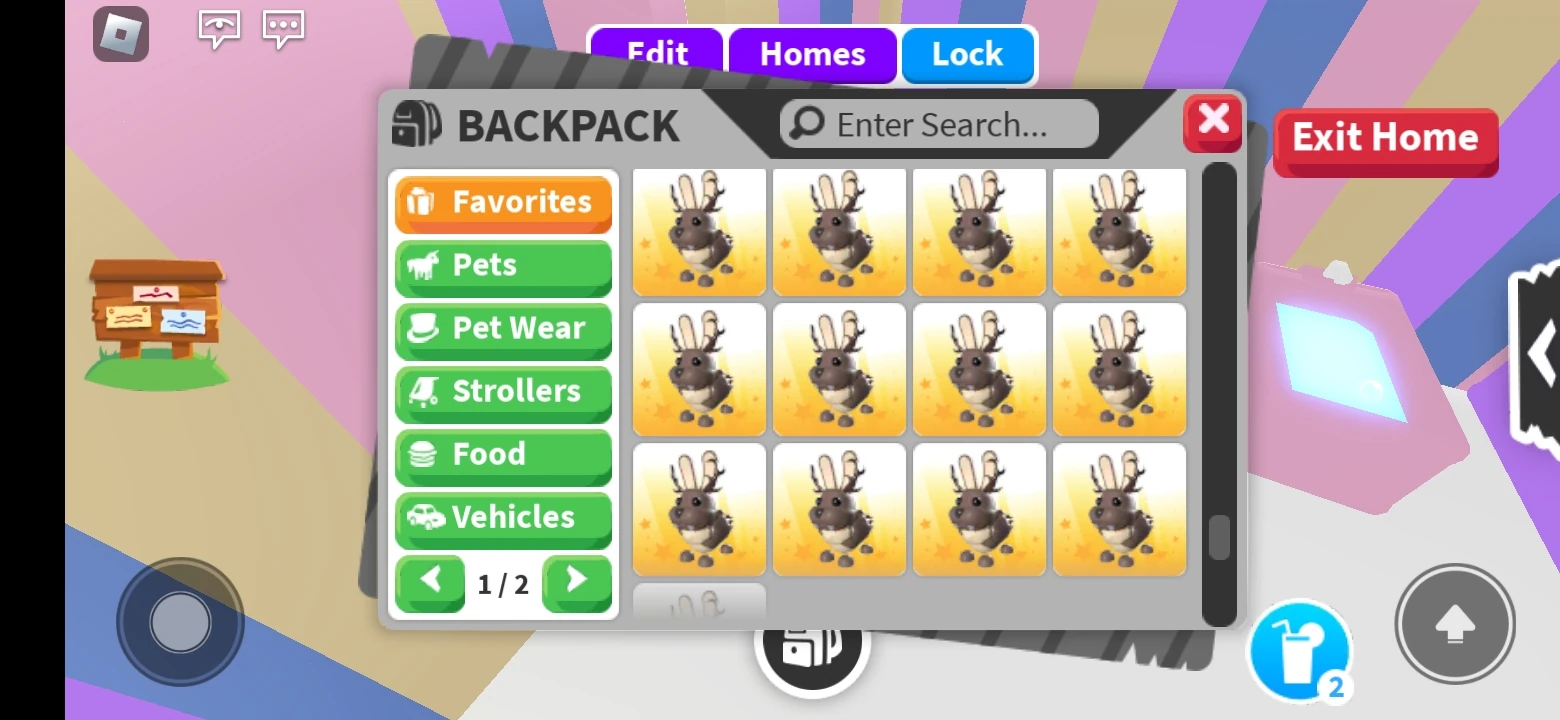Go to next backpack page with right arrow
The image size is (1560, 720).
click(577, 584)
